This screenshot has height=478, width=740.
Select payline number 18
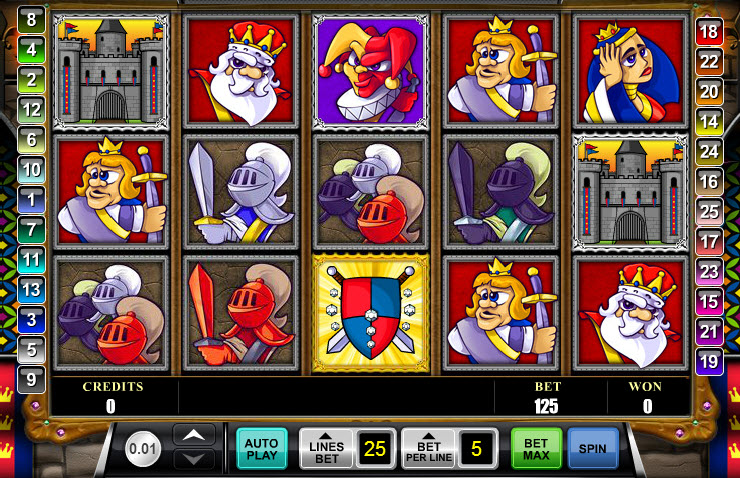click(709, 32)
